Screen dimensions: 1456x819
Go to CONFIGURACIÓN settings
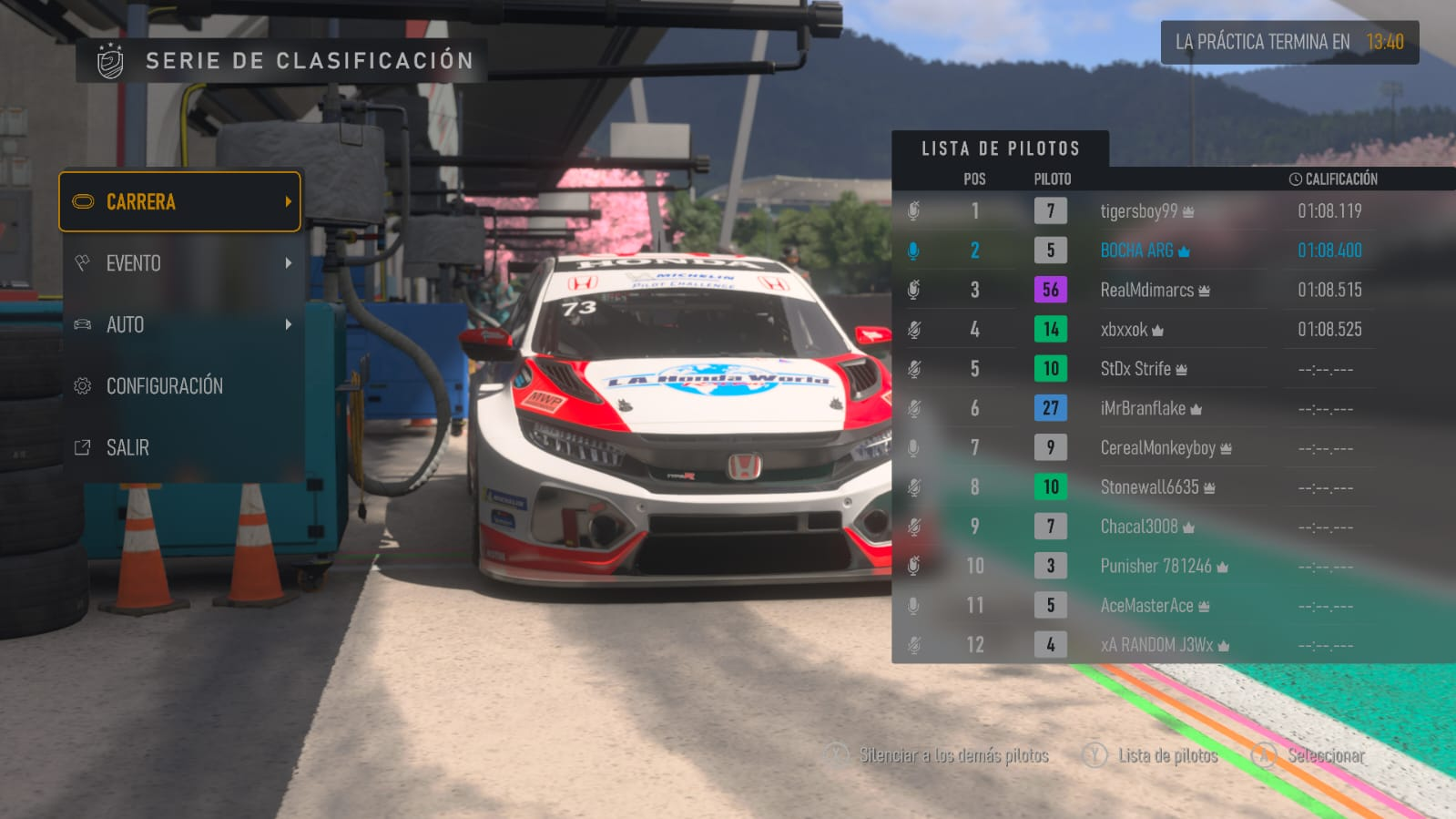tap(179, 386)
